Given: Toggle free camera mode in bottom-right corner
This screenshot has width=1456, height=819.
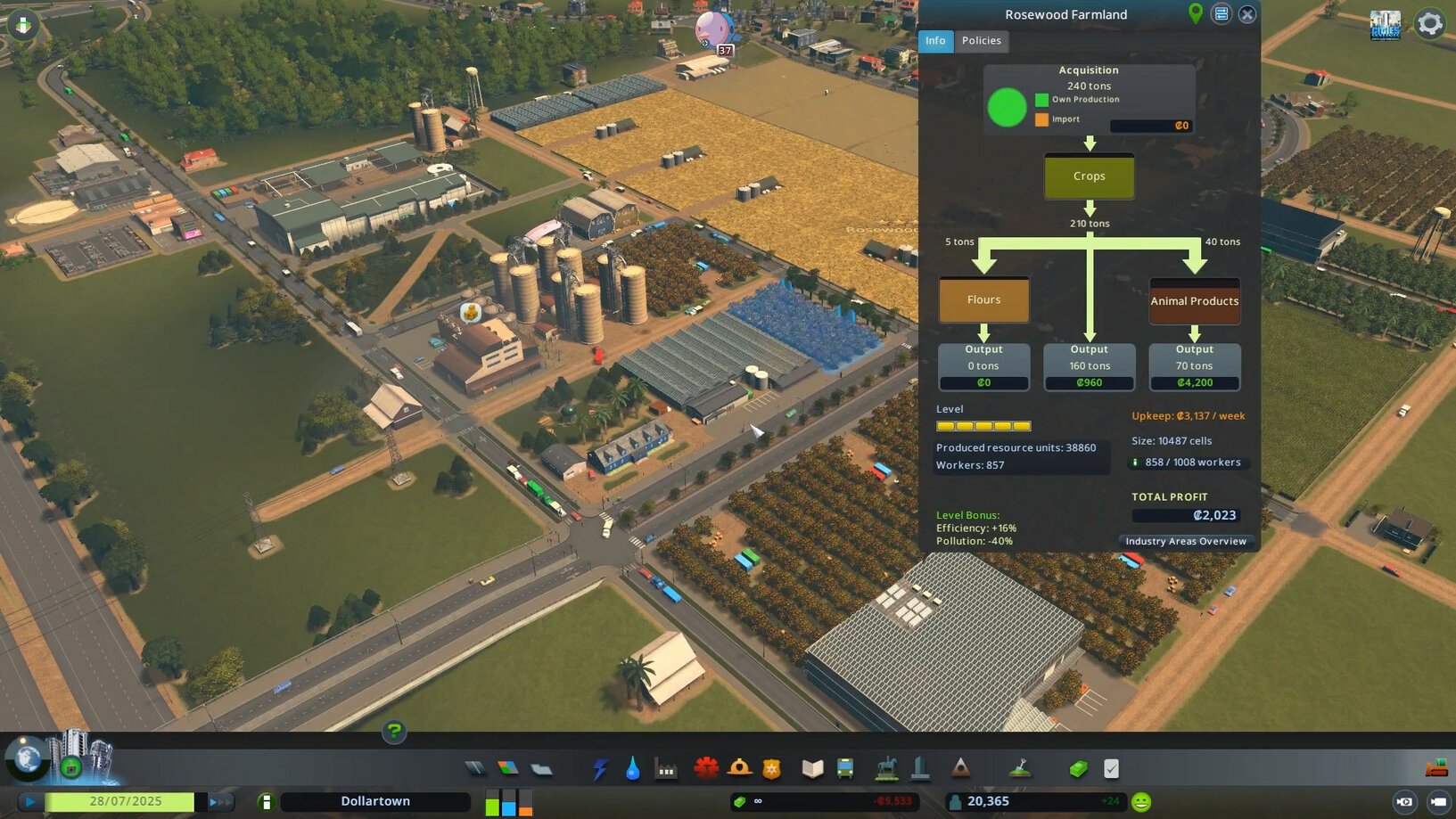Looking at the screenshot, I should pyautogui.click(x=1406, y=801).
